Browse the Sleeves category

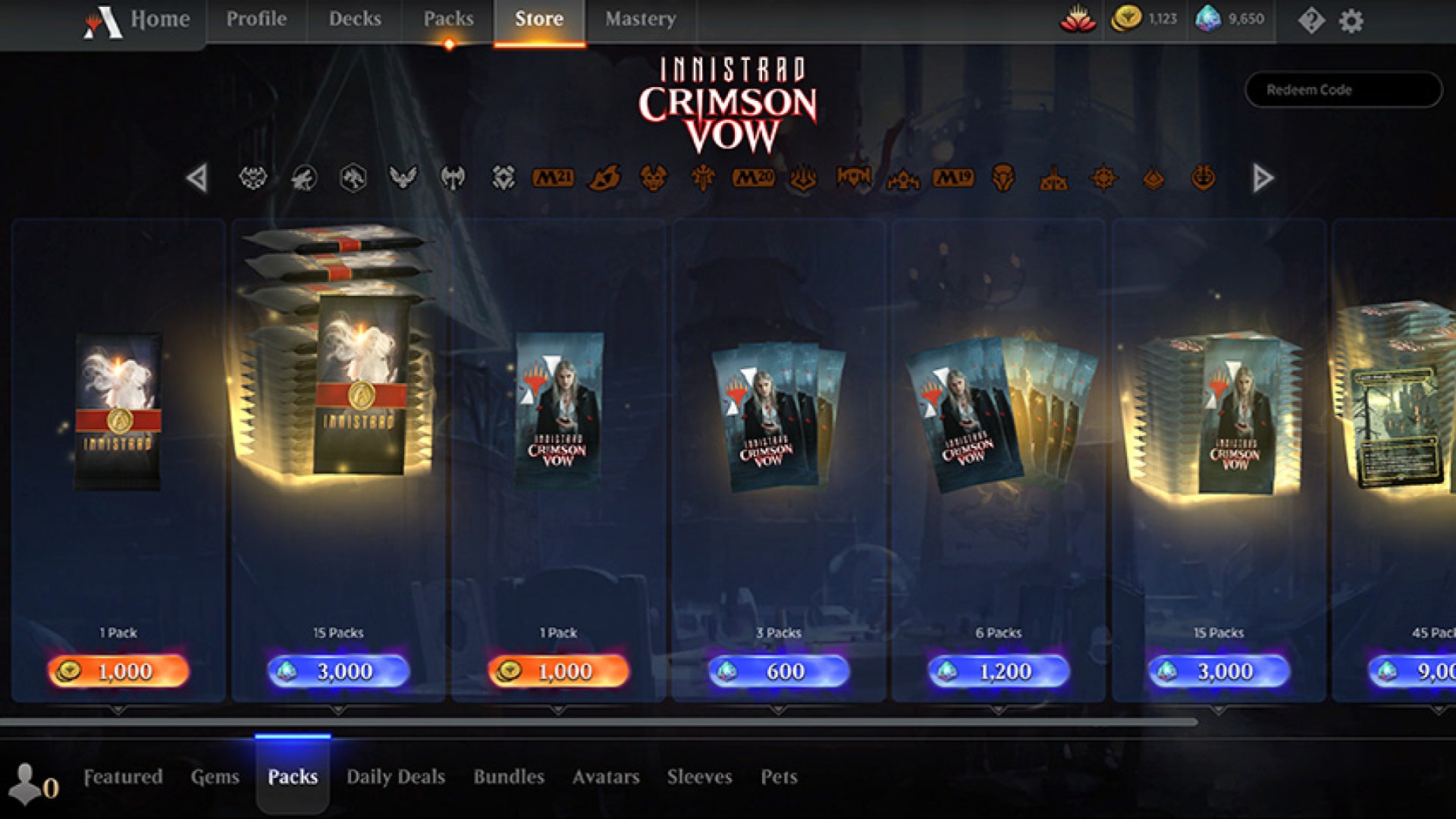[x=699, y=777]
